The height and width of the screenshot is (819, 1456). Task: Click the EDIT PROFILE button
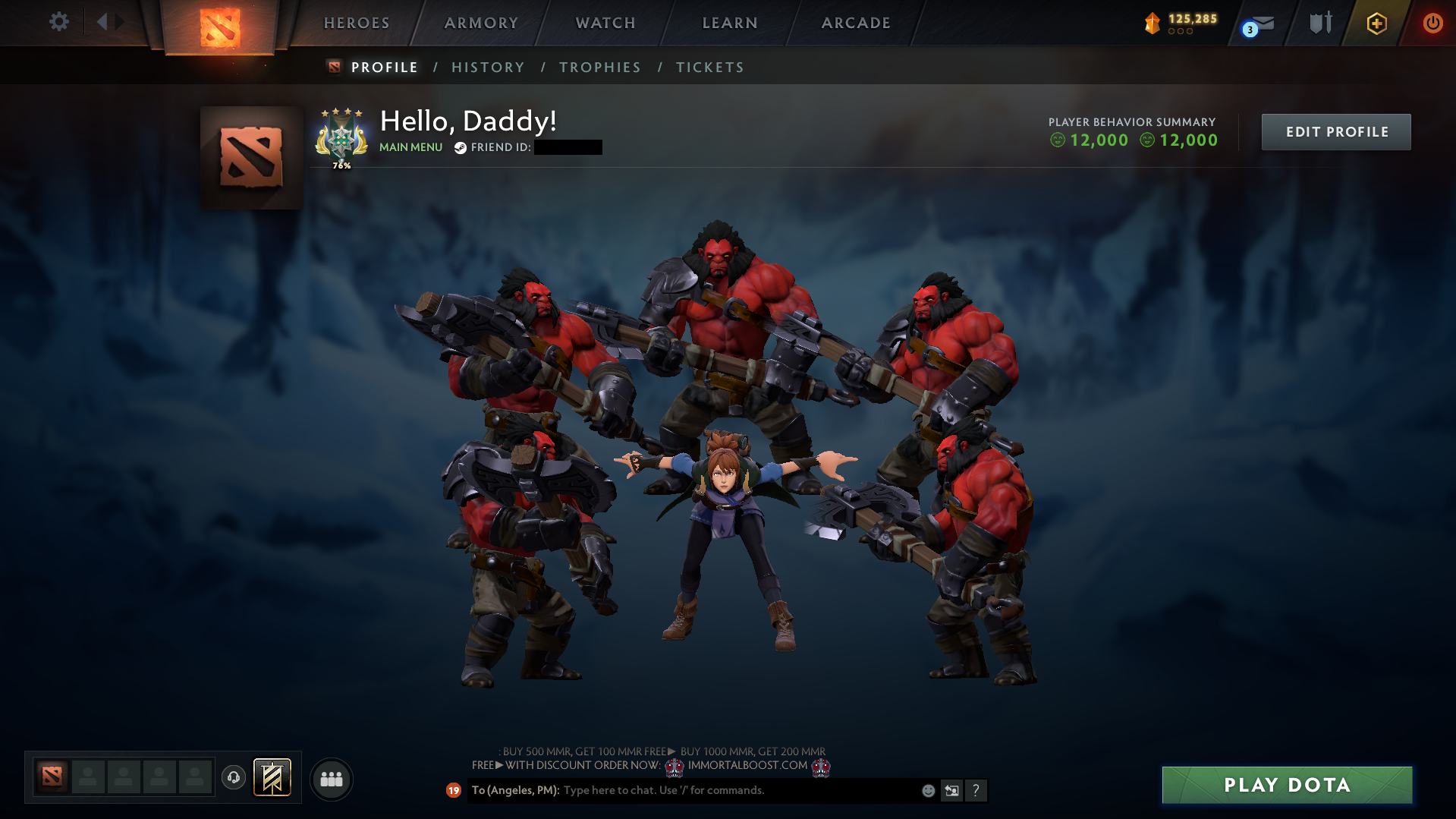click(1335, 131)
